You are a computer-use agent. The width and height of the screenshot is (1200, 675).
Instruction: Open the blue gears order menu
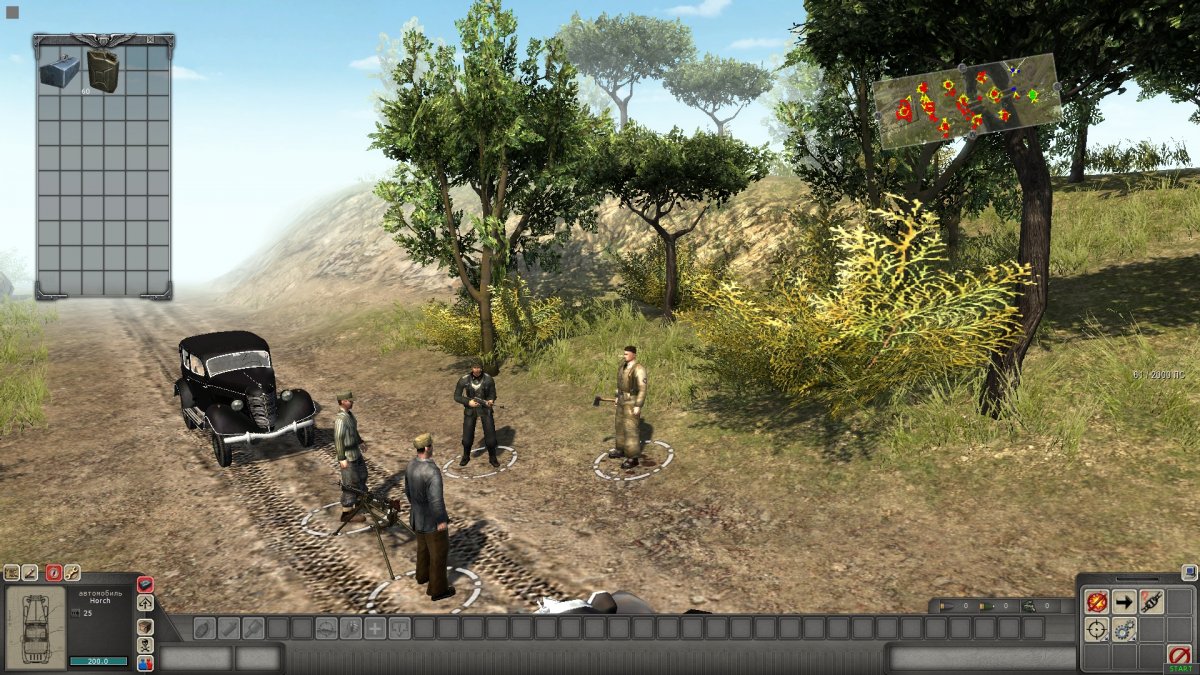(1124, 630)
